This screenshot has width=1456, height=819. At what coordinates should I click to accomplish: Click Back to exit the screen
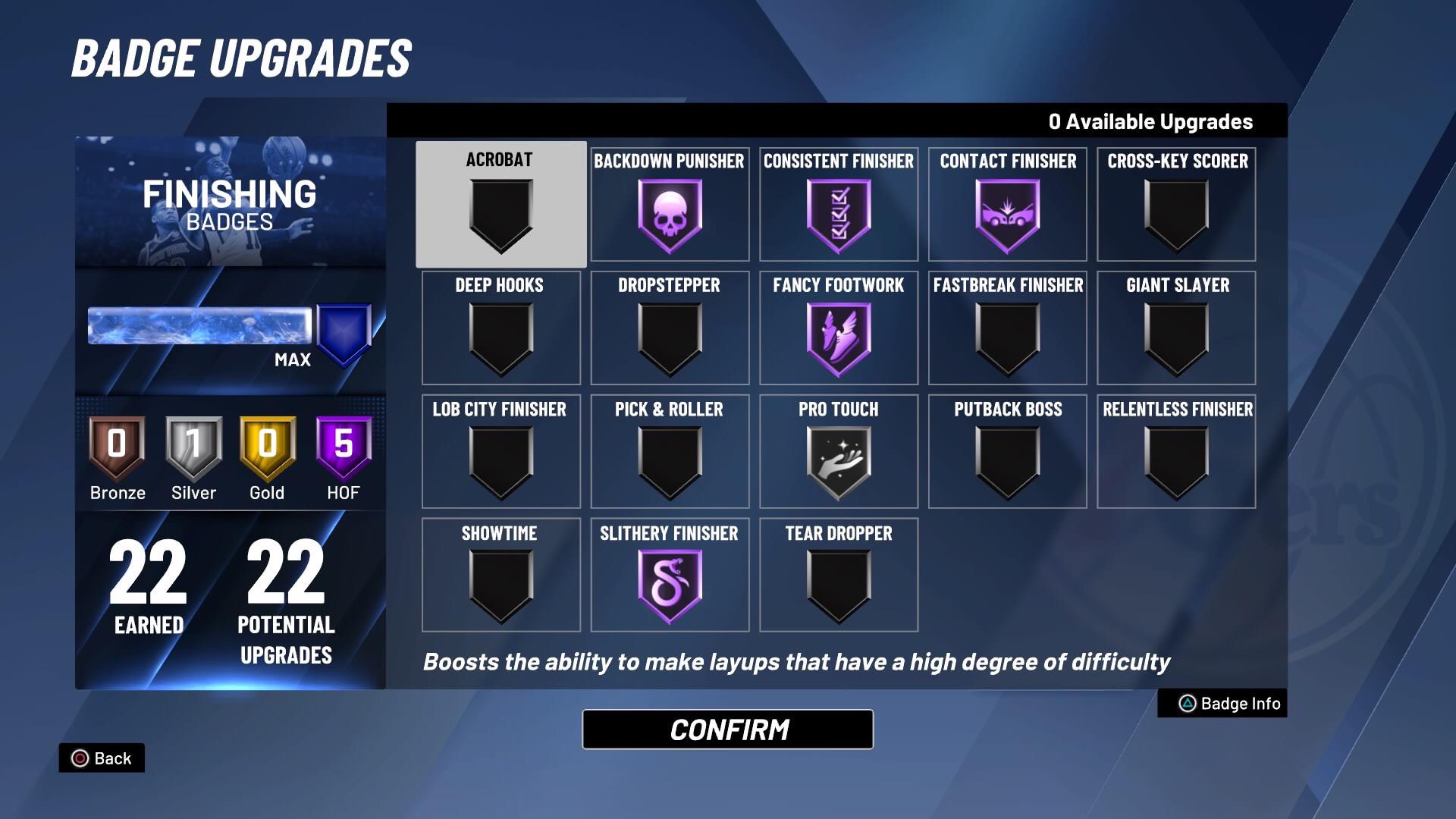click(x=102, y=758)
